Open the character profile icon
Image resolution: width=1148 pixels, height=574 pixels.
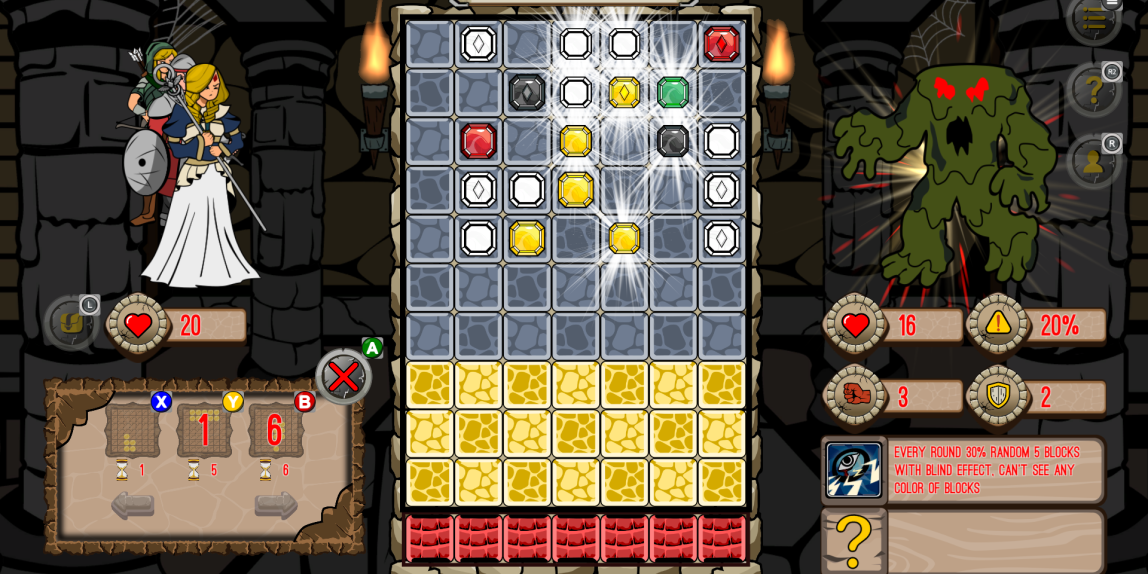coord(1094,161)
